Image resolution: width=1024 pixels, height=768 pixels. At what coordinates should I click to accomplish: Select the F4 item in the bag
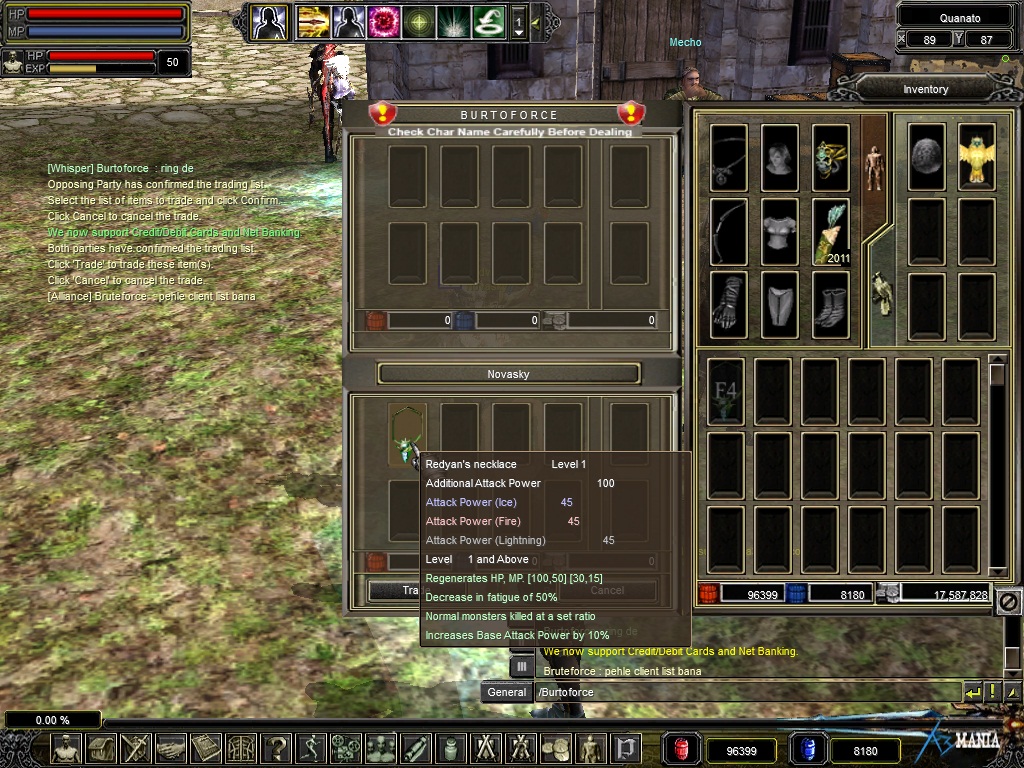pos(726,392)
